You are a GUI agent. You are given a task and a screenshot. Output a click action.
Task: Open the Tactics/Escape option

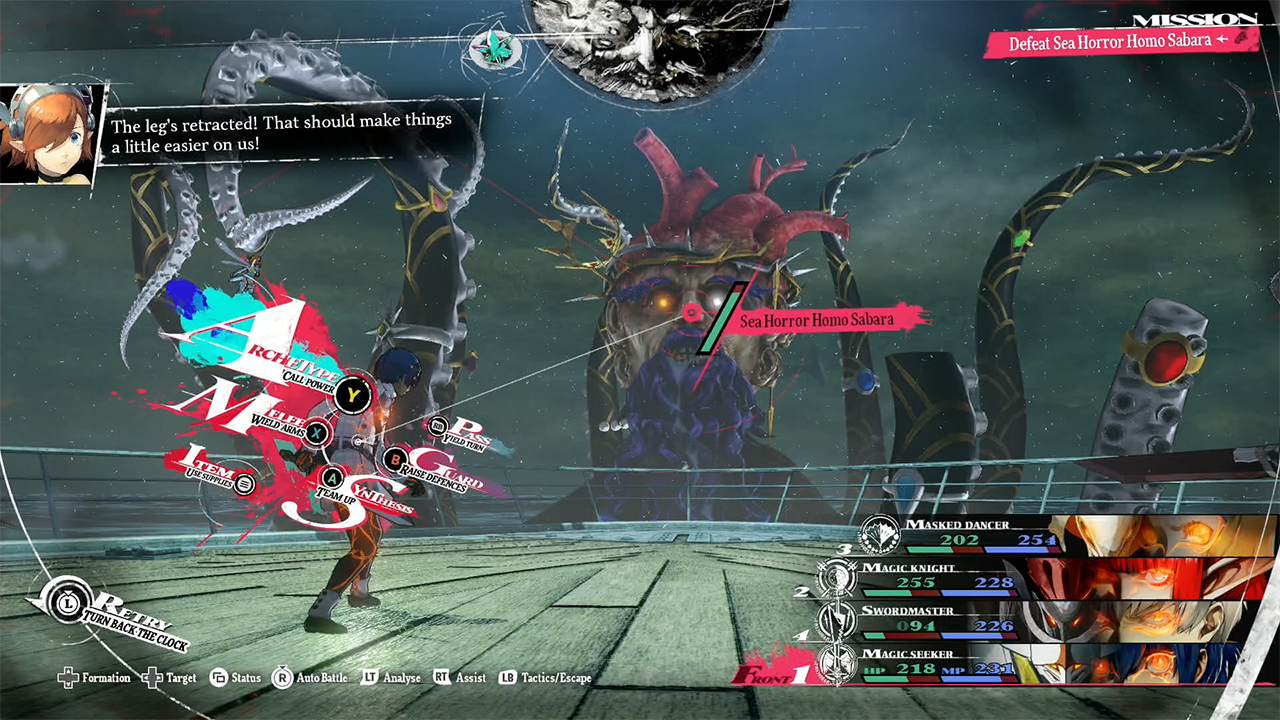(x=546, y=678)
